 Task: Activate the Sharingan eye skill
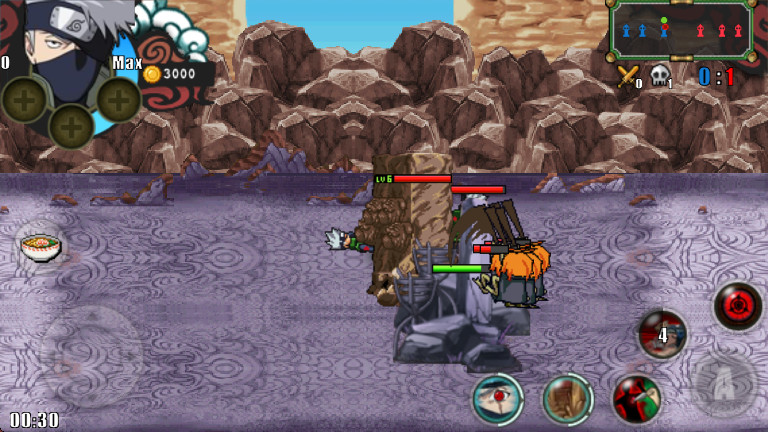[x=497, y=399]
